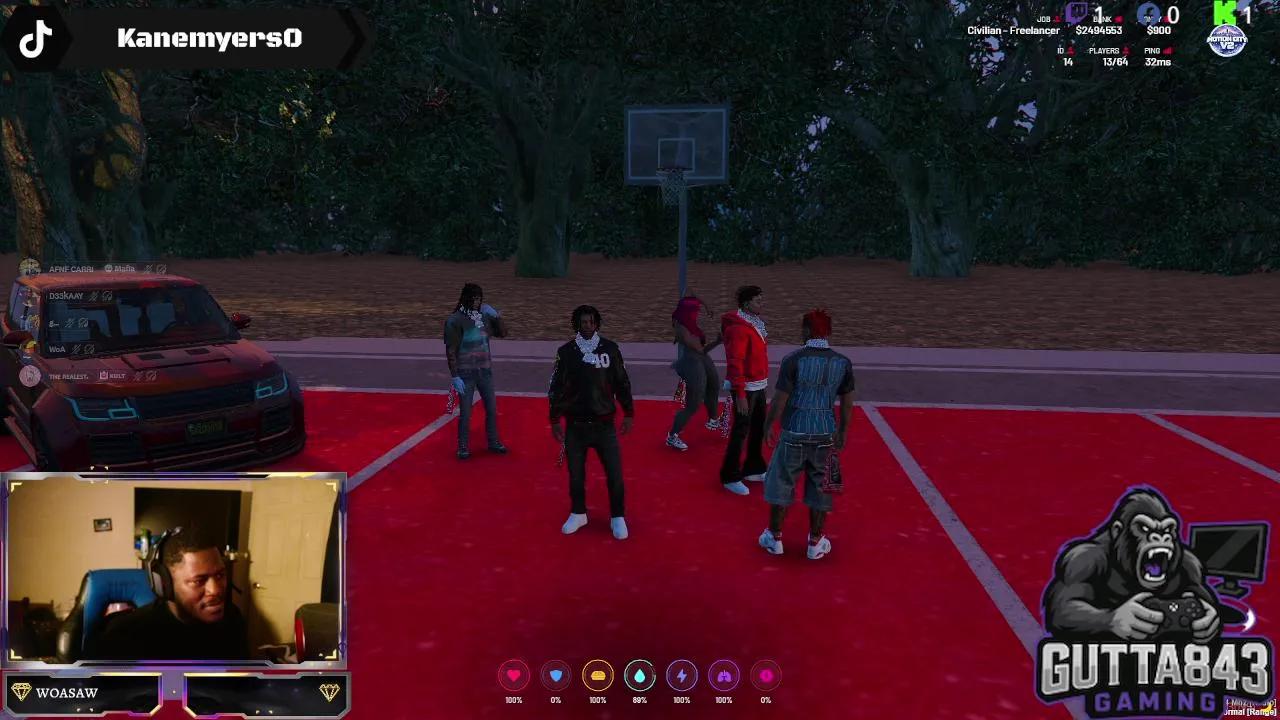
Task: Open the Twitch follower counter icon
Action: pyautogui.click(x=1076, y=12)
